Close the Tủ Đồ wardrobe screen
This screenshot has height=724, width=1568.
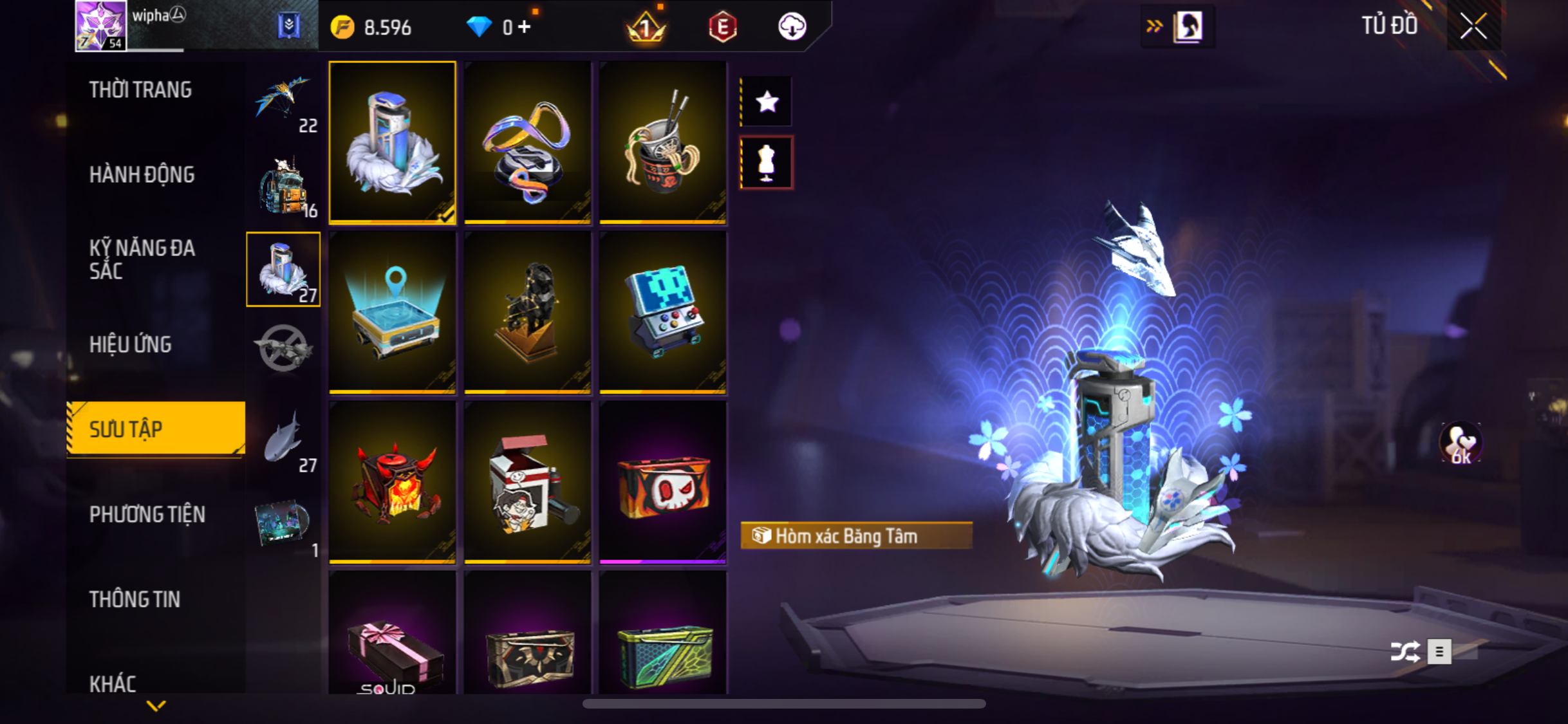pyautogui.click(x=1473, y=26)
